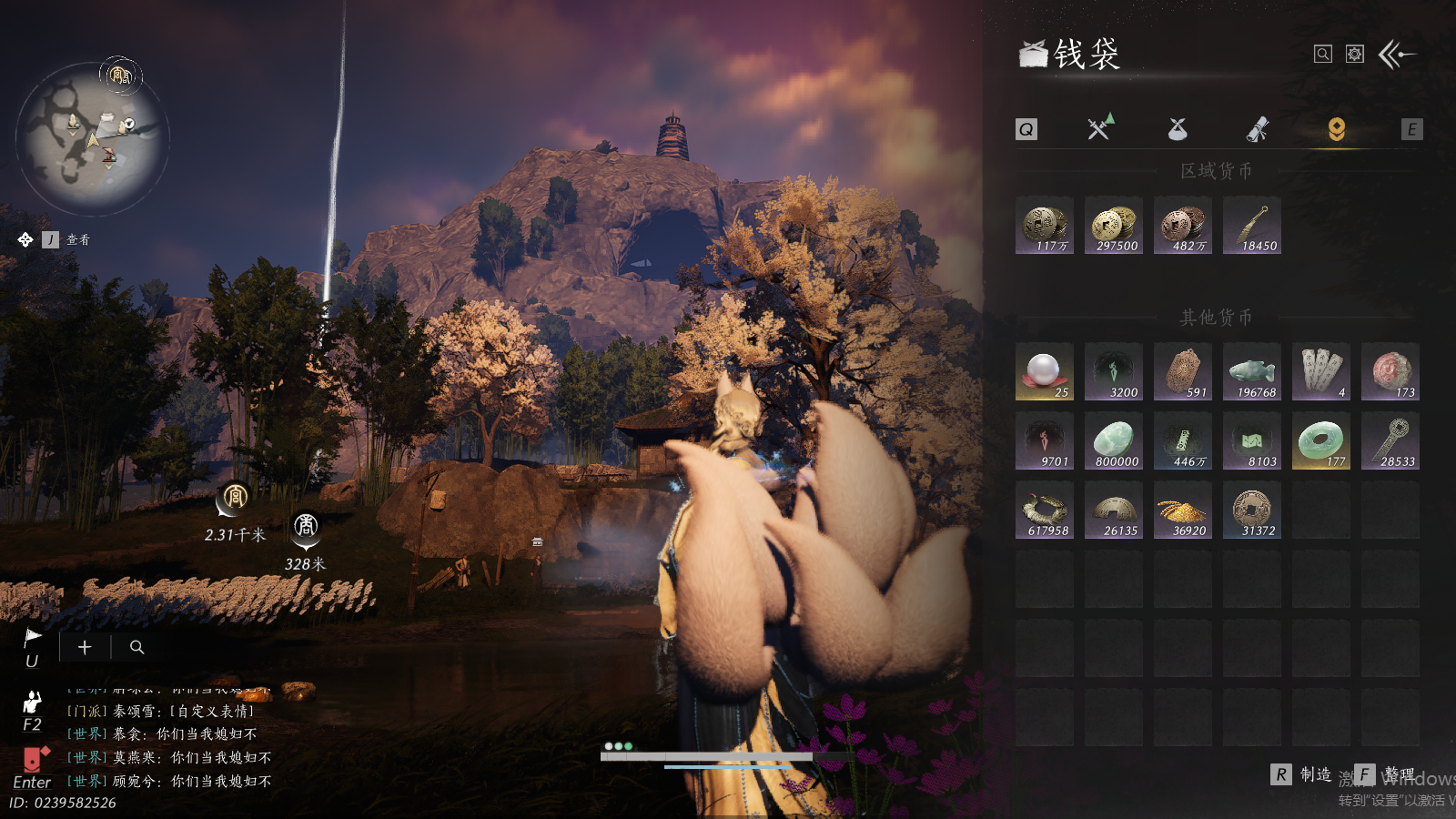The height and width of the screenshot is (819, 1456).
Task: Select the copper coin stack showing 482万
Action: point(1183,225)
